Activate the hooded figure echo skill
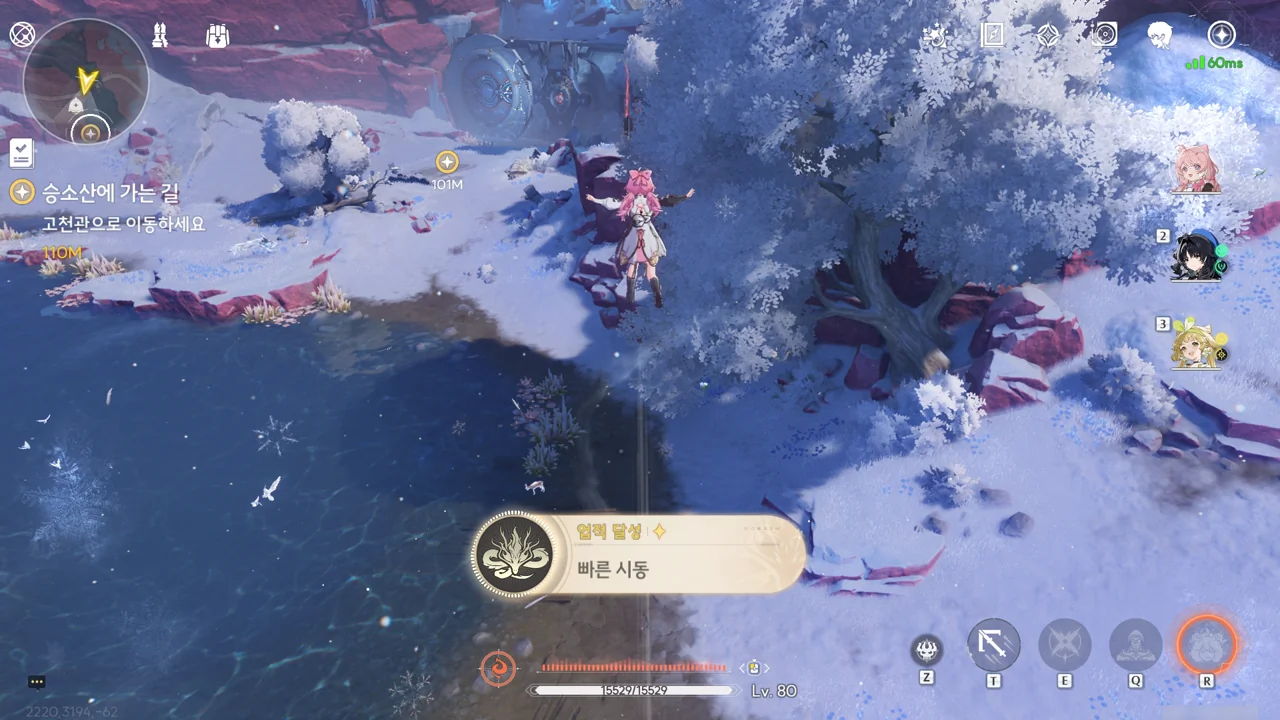Viewport: 1280px width, 720px height. point(1135,645)
